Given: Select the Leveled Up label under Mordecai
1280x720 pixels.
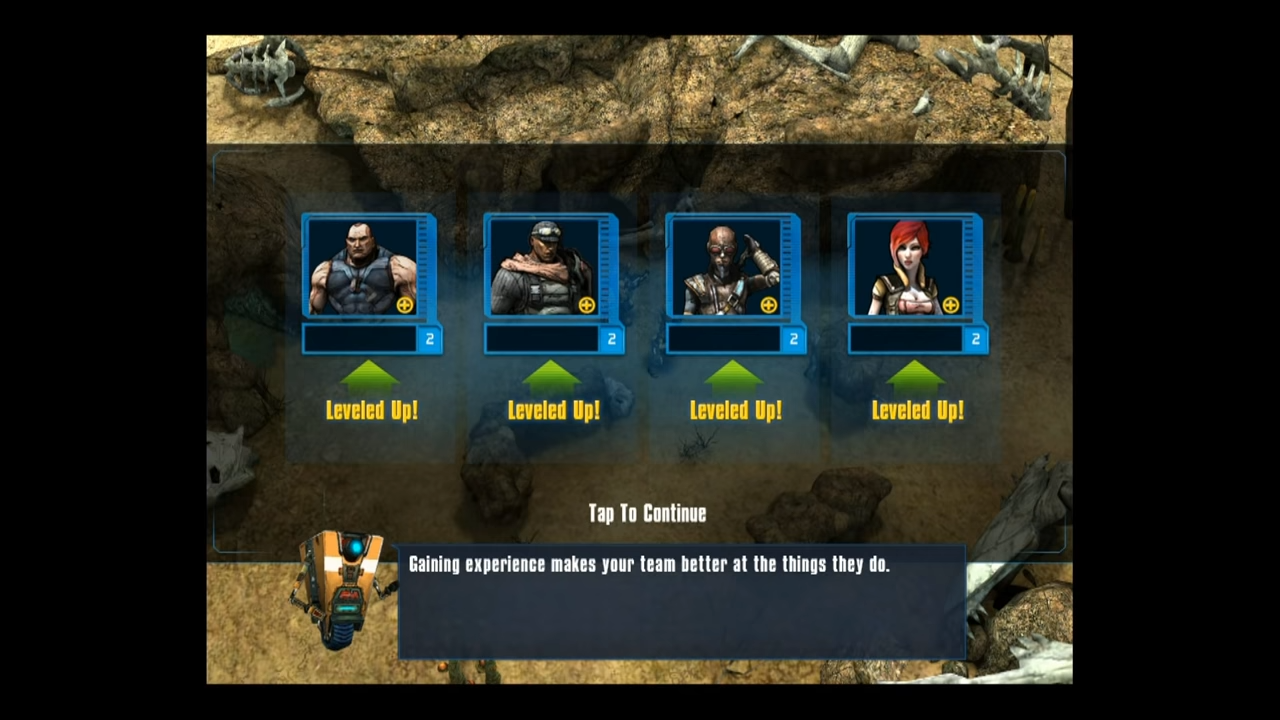Looking at the screenshot, I should coord(735,410).
